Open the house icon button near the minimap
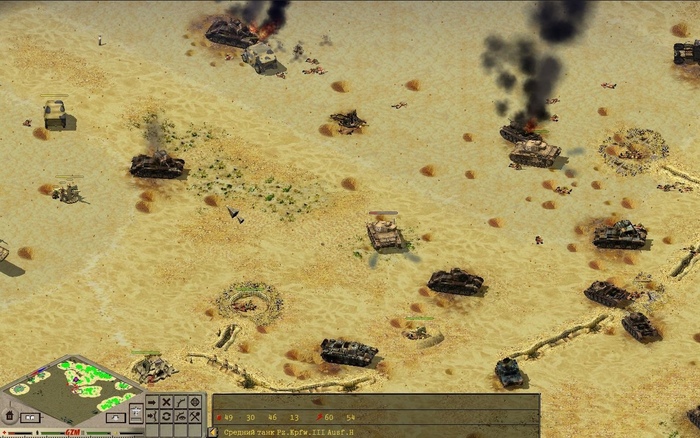The width and height of the screenshot is (700, 438). [x=10, y=415]
